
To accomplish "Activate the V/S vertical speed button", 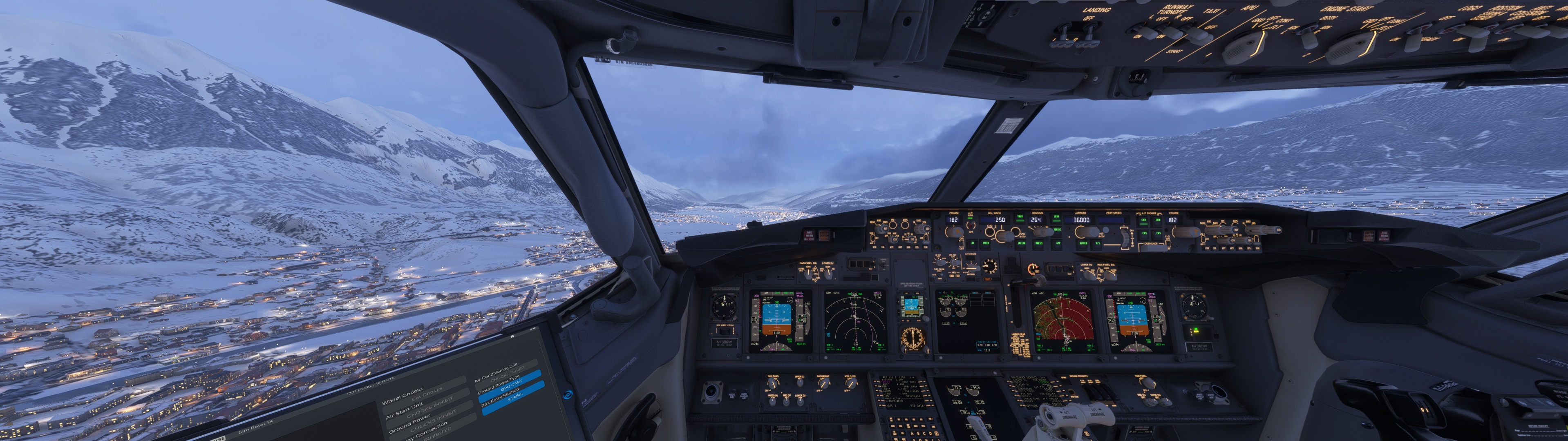I will pos(1098,243).
